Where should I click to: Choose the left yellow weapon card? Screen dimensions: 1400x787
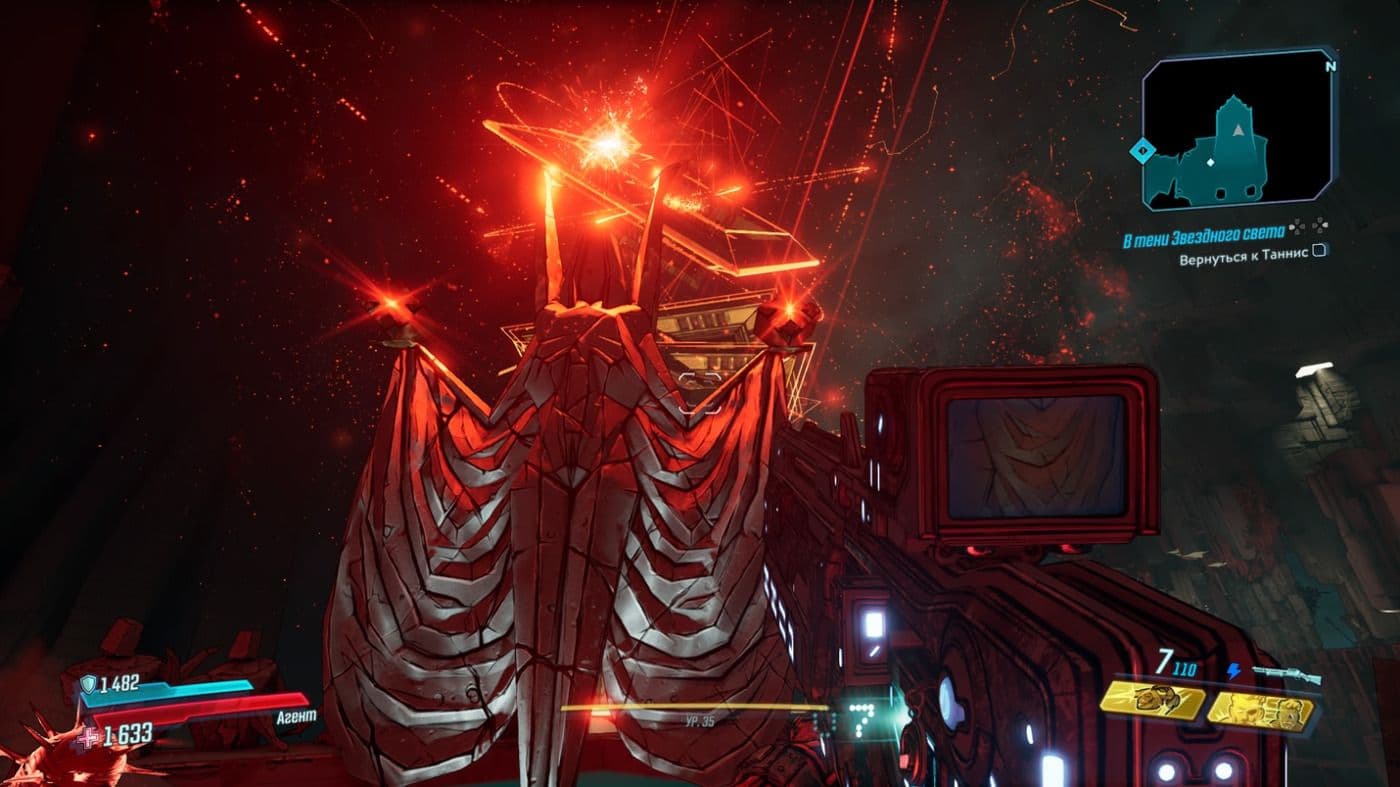(1152, 701)
